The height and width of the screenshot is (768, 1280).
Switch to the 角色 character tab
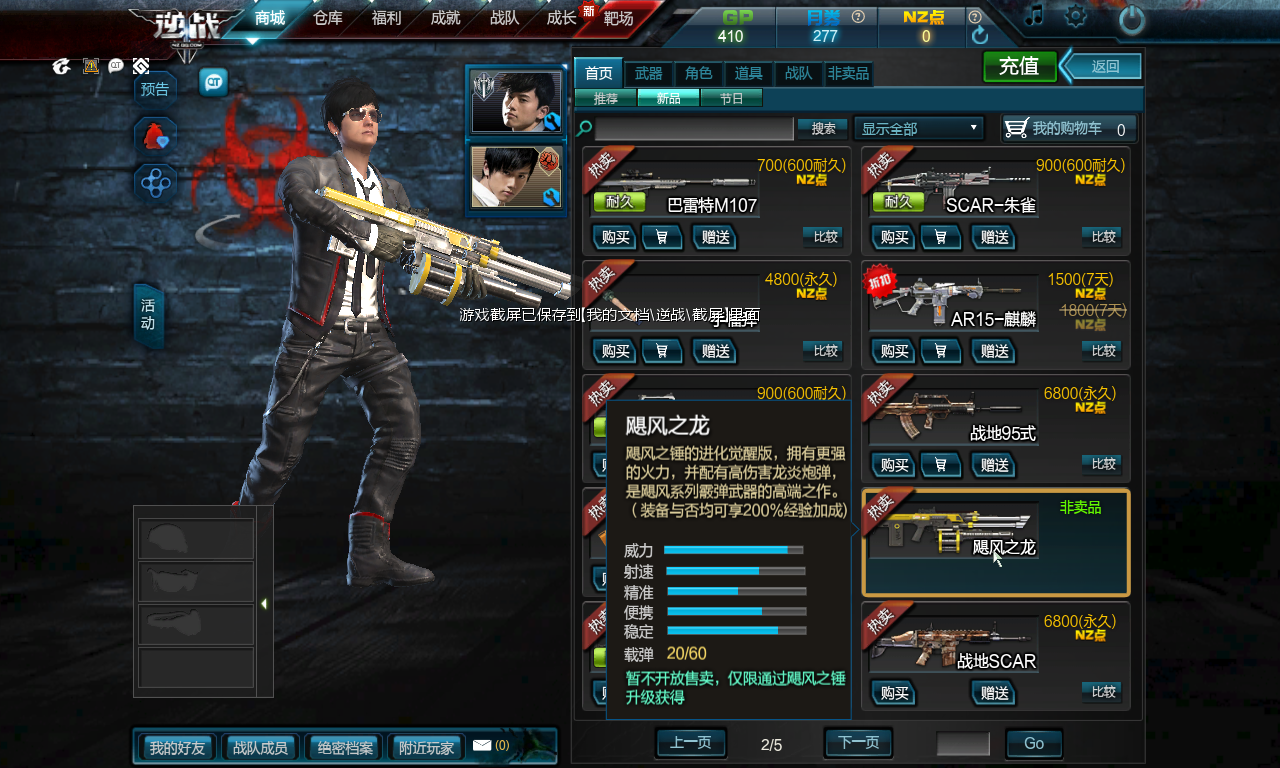[x=699, y=74]
